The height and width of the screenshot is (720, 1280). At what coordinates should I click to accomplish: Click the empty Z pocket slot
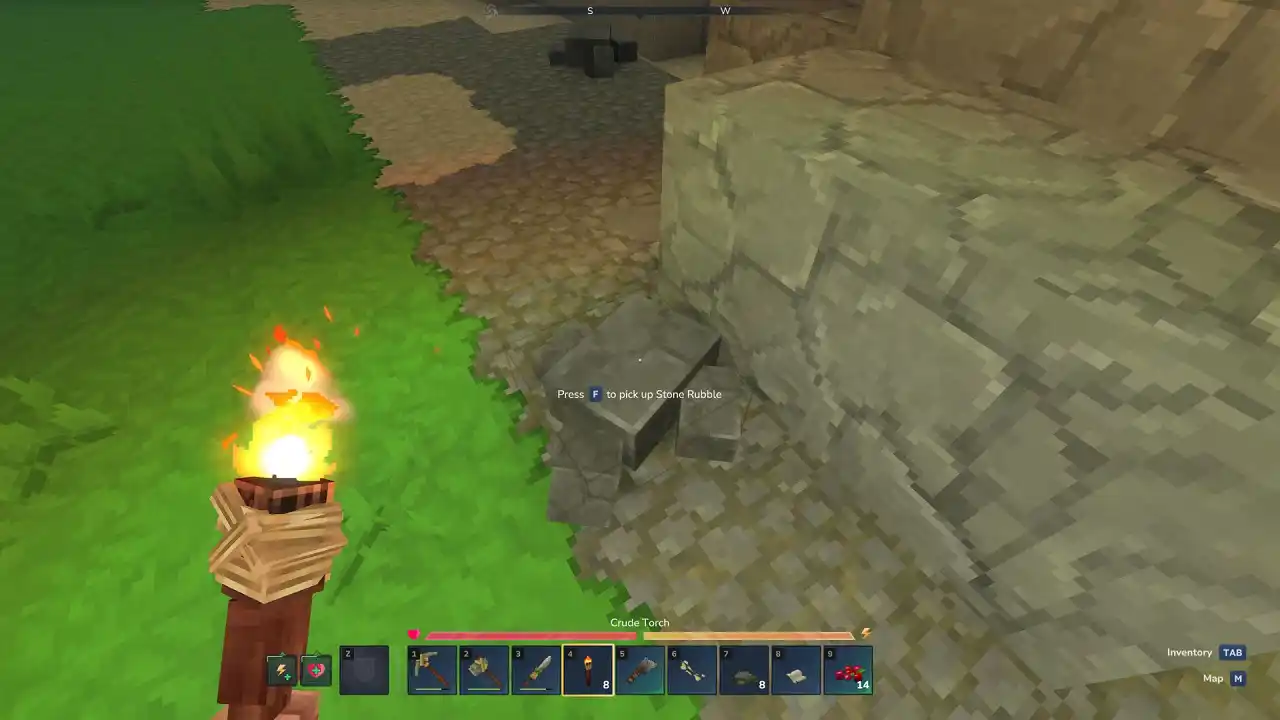pos(364,670)
